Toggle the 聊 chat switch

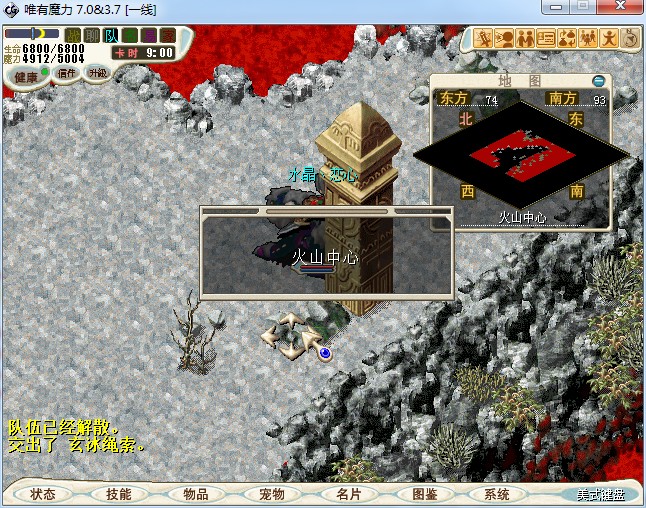92,36
